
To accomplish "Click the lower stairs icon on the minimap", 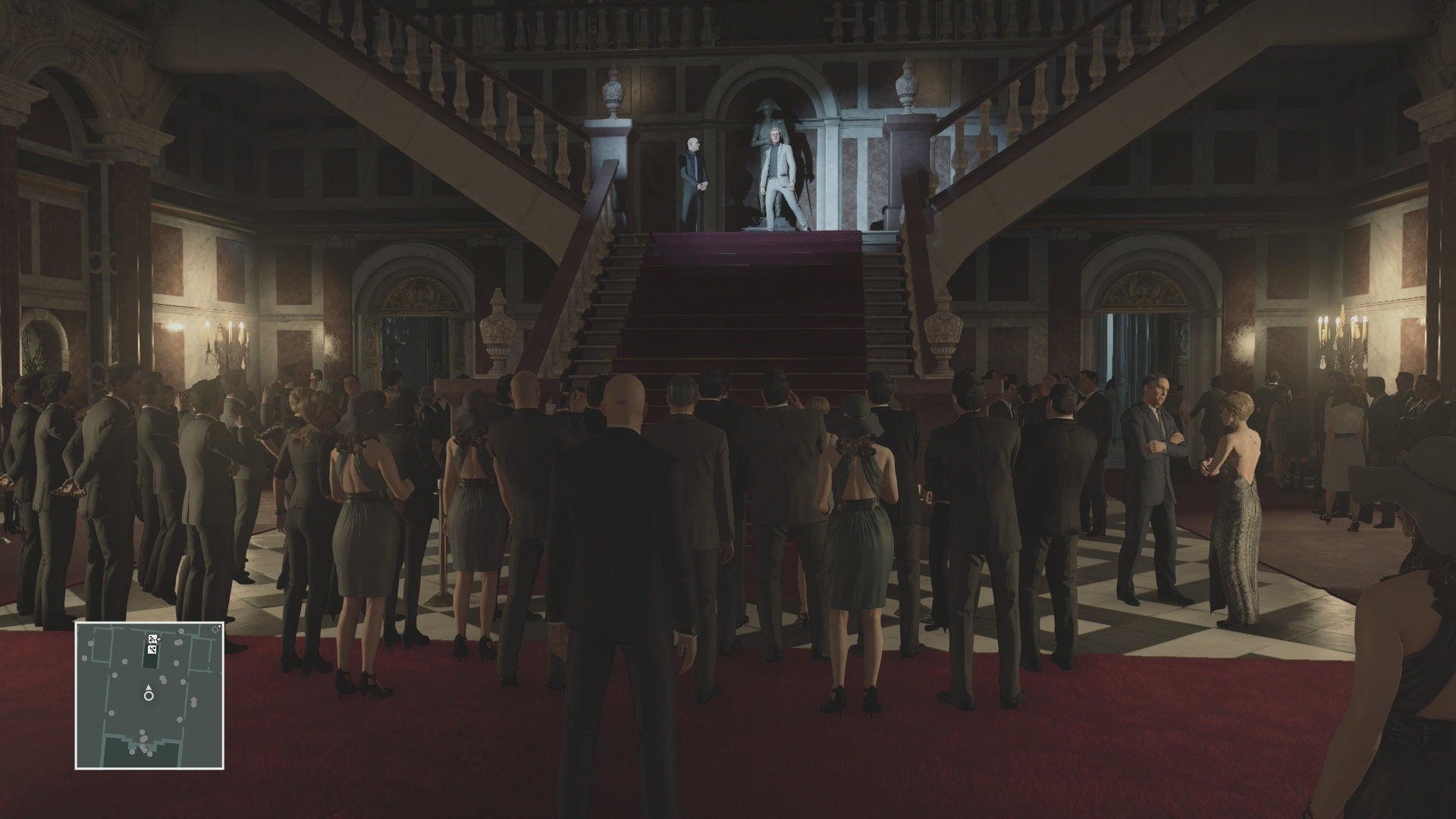I will coord(152,649).
